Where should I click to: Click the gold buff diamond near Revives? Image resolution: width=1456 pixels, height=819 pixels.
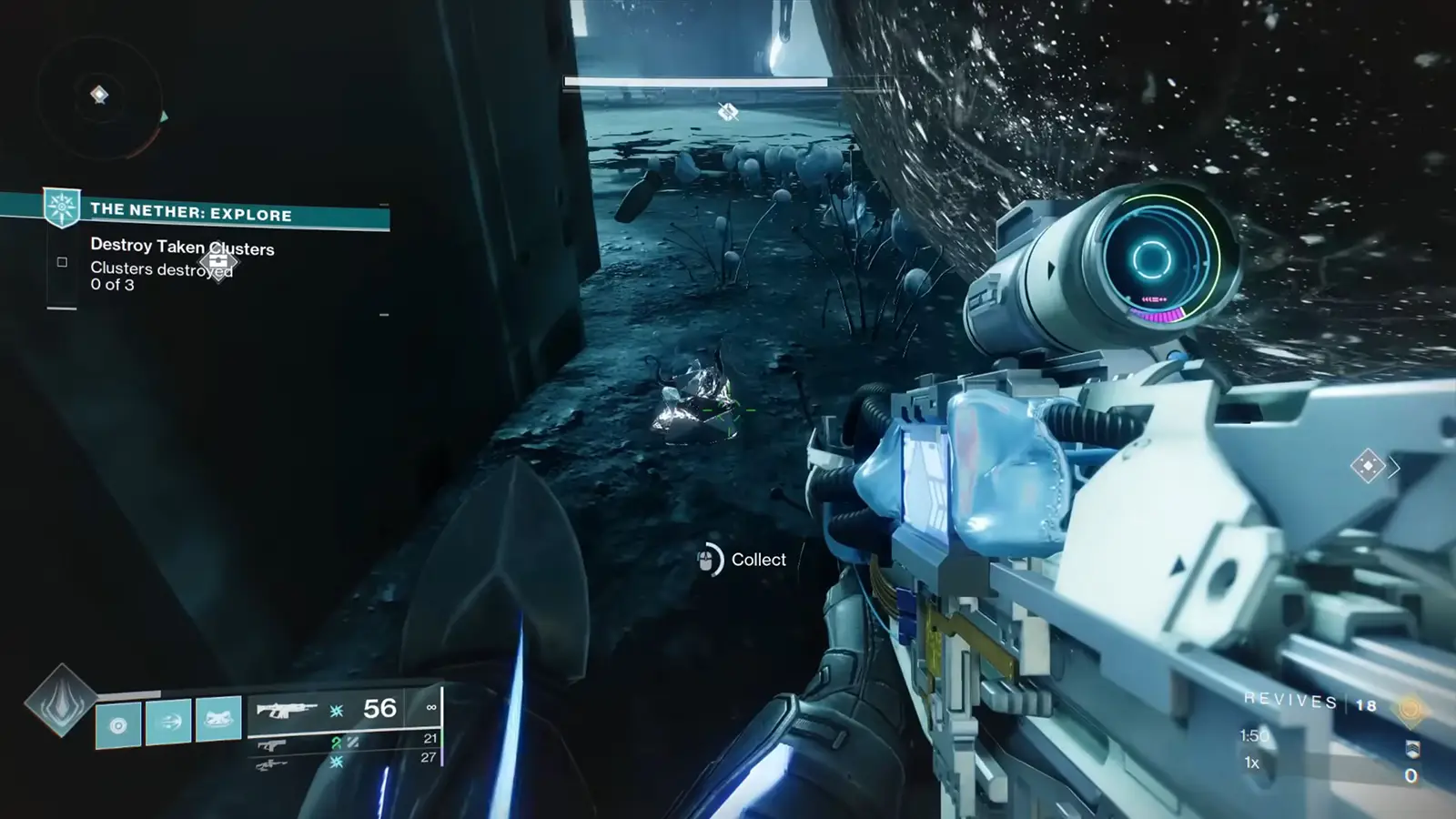click(1410, 709)
